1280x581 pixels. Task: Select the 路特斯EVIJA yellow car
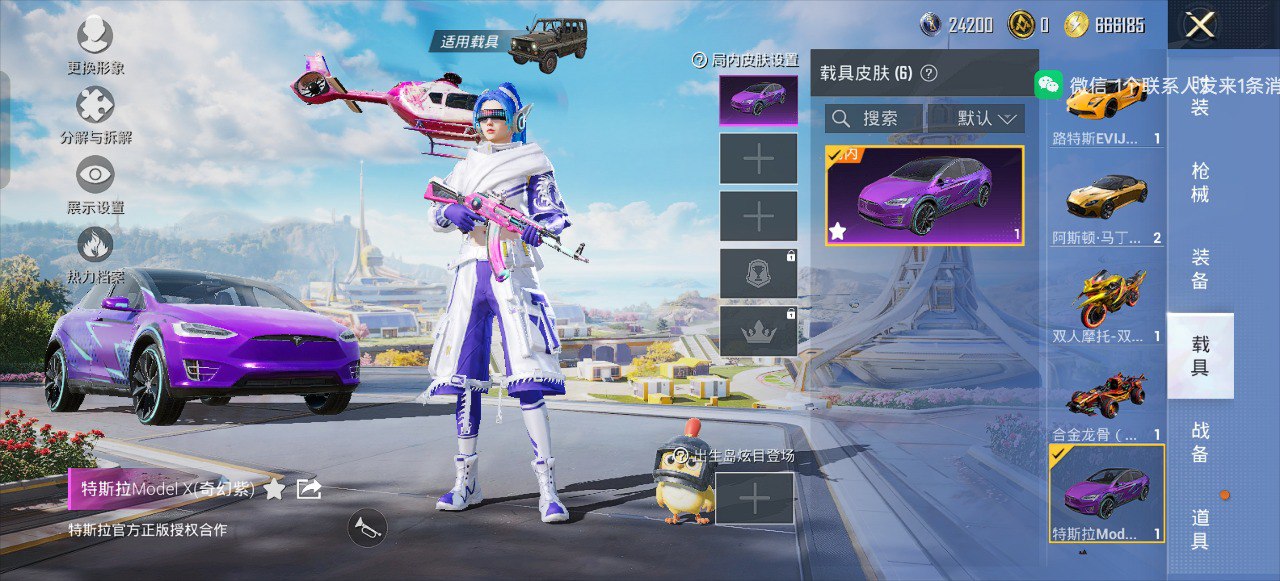1106,110
